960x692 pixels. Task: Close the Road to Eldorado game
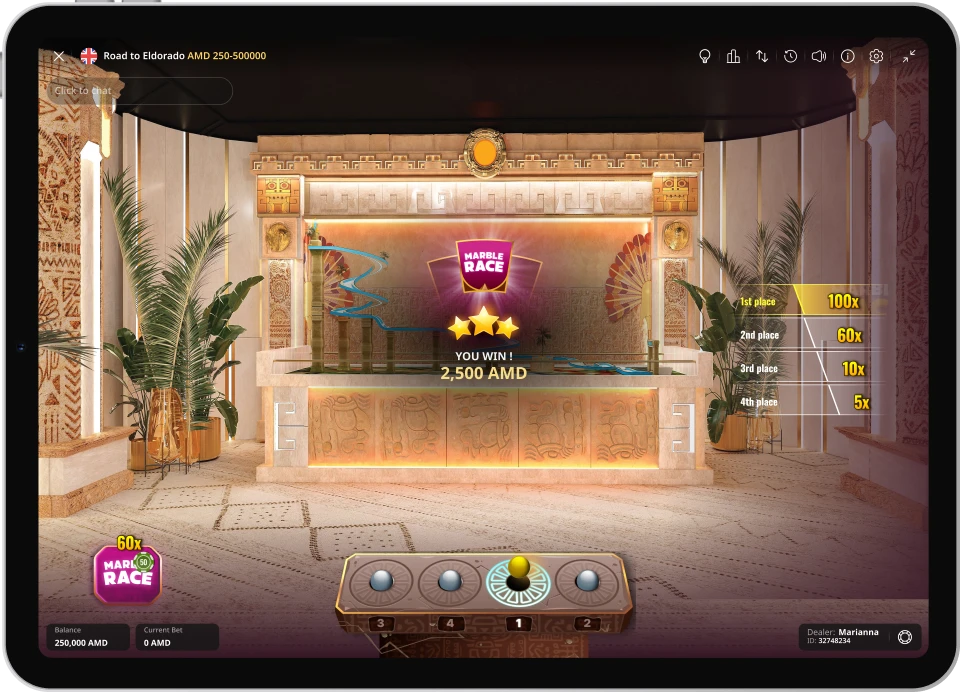[59, 56]
